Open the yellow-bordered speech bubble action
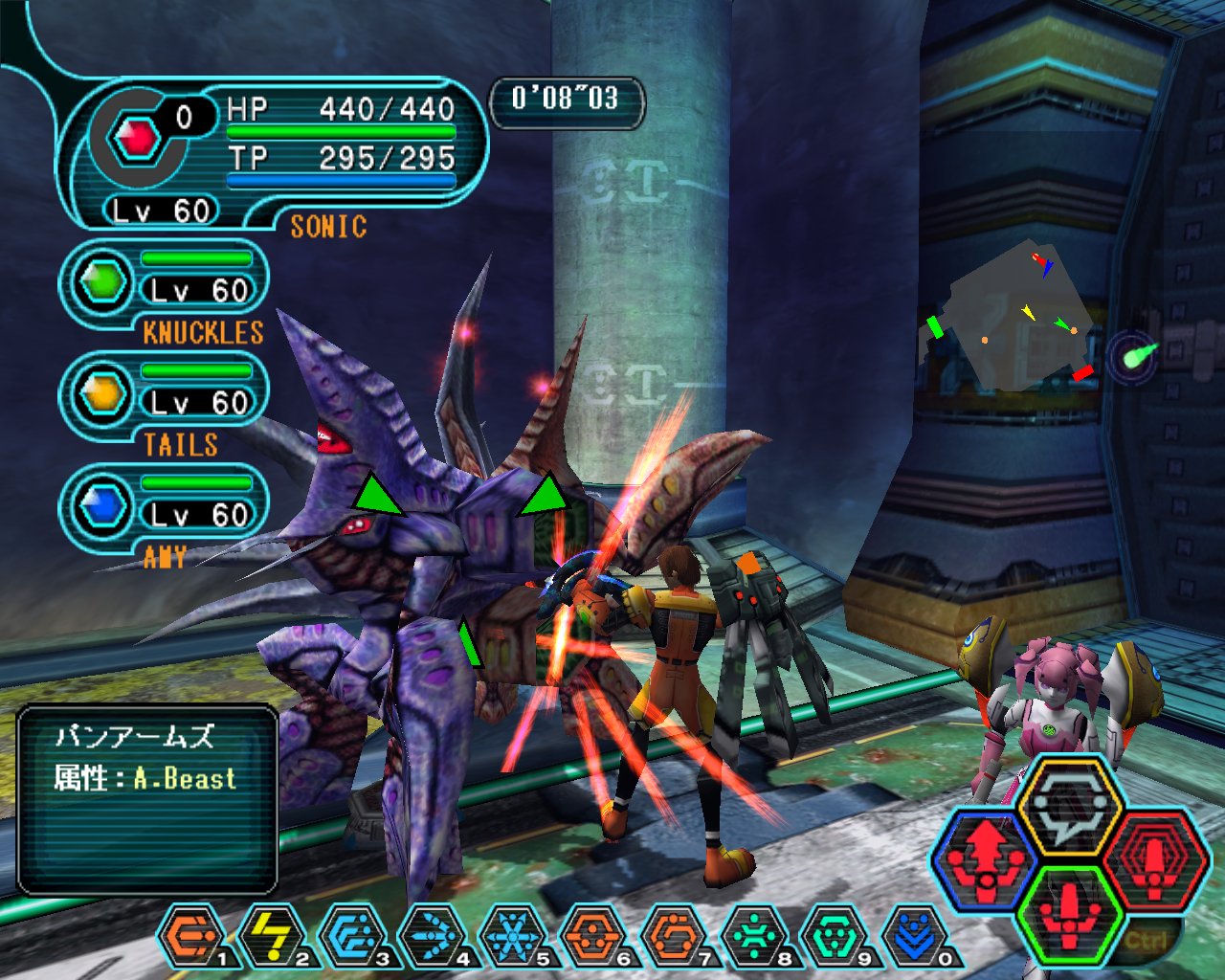 click(1069, 806)
